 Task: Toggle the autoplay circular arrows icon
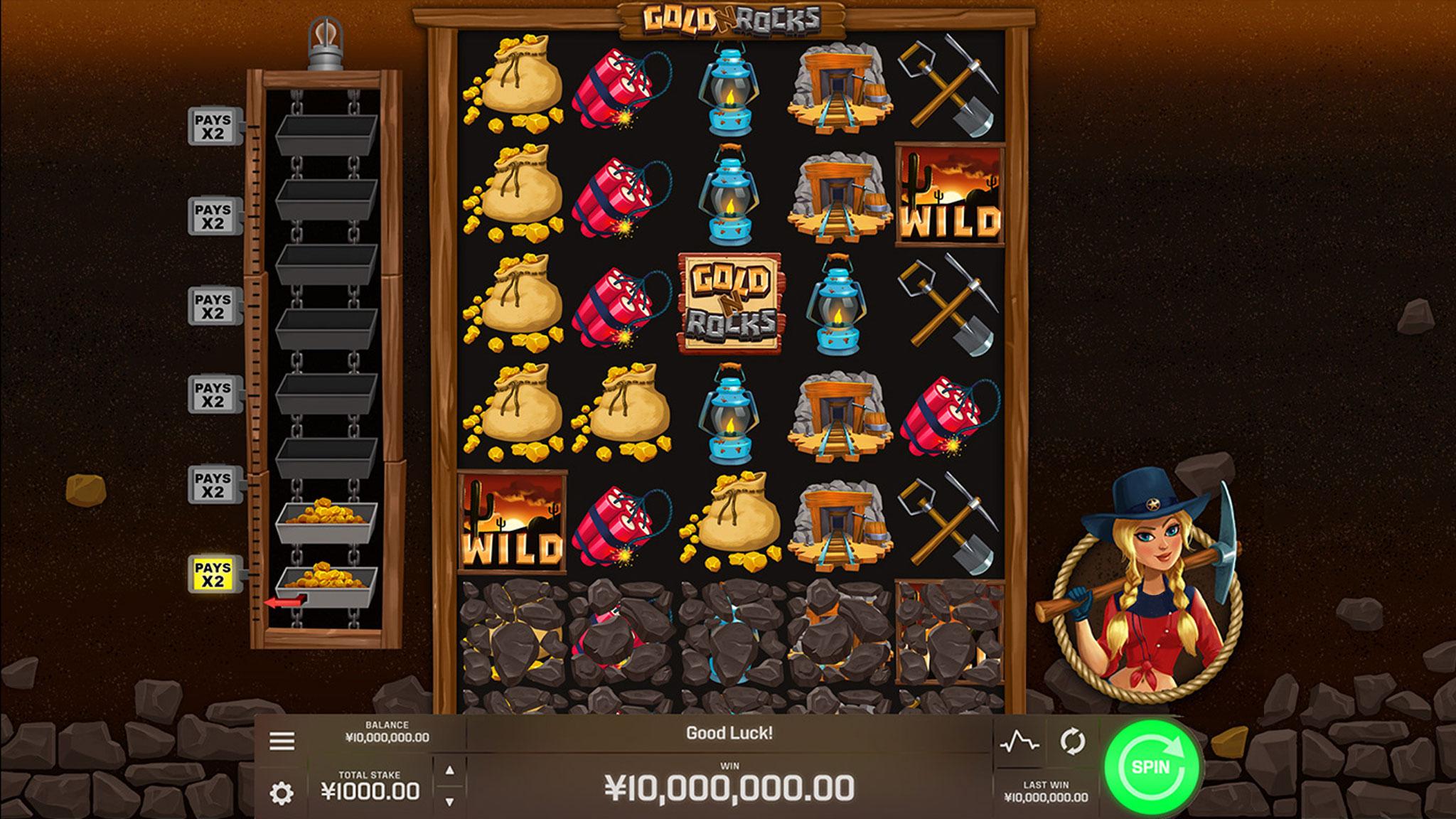point(1072,742)
